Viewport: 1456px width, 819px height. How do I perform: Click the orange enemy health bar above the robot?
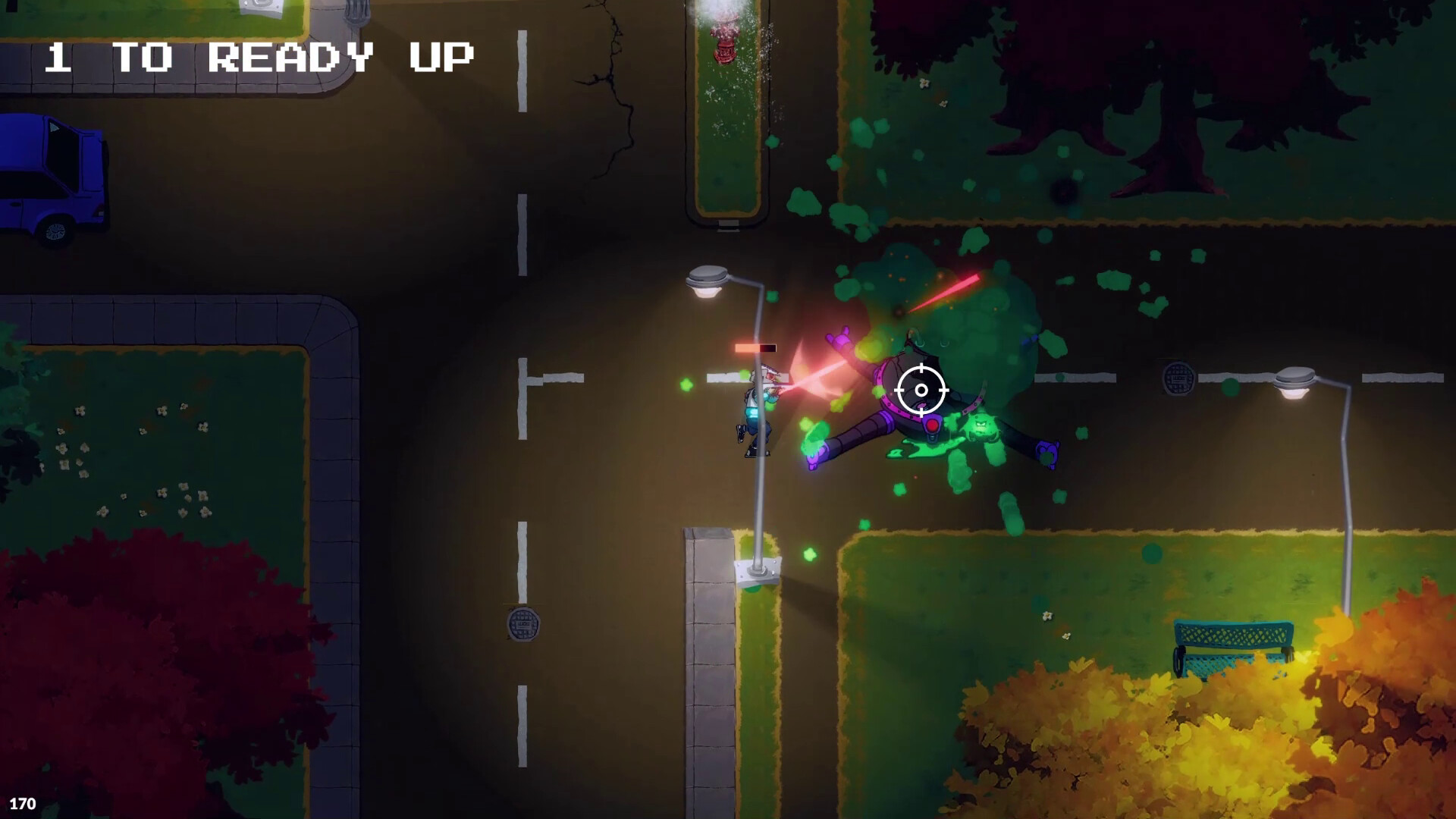pyautogui.click(x=755, y=347)
